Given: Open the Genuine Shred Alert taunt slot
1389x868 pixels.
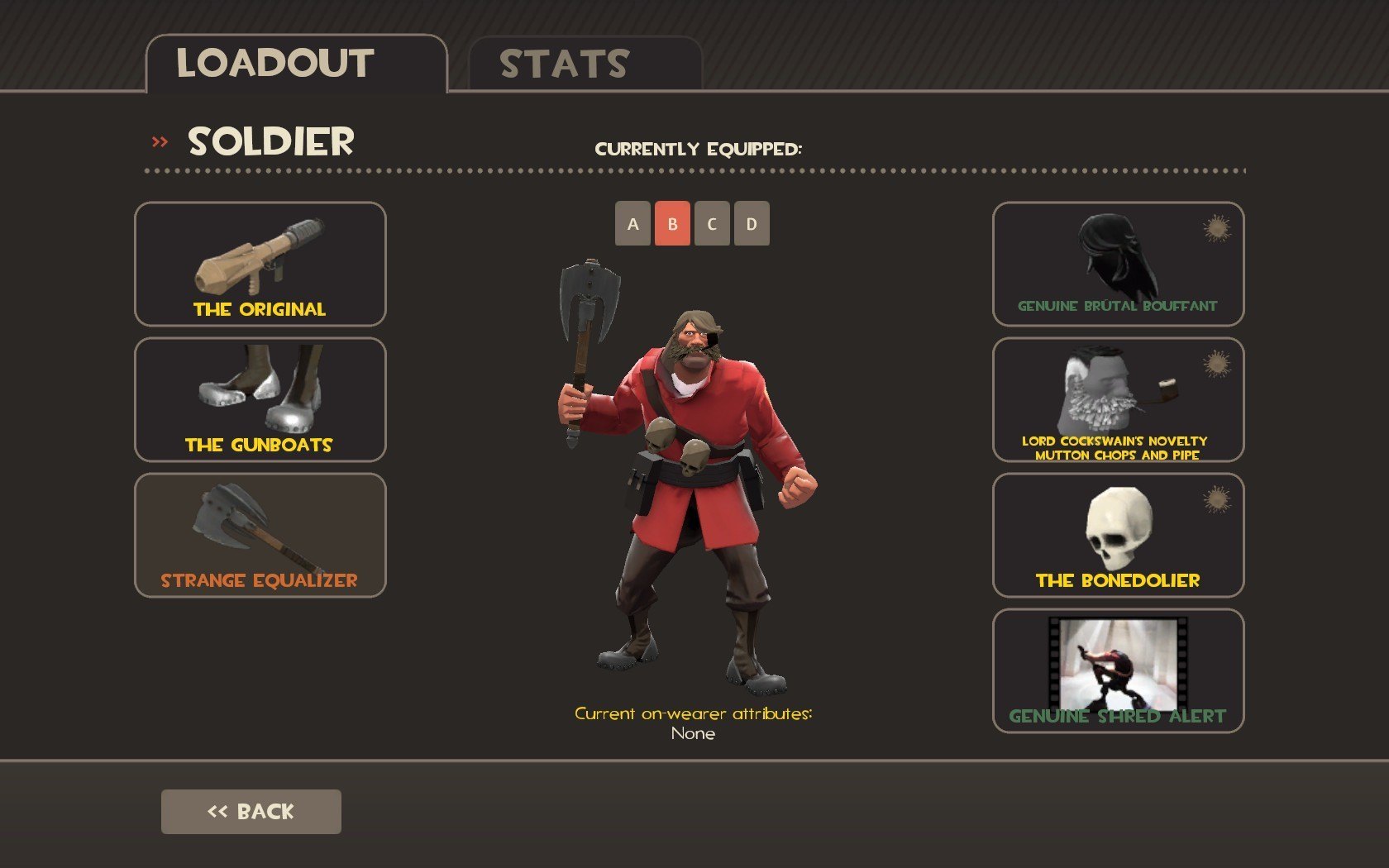Looking at the screenshot, I should pyautogui.click(x=1118, y=670).
